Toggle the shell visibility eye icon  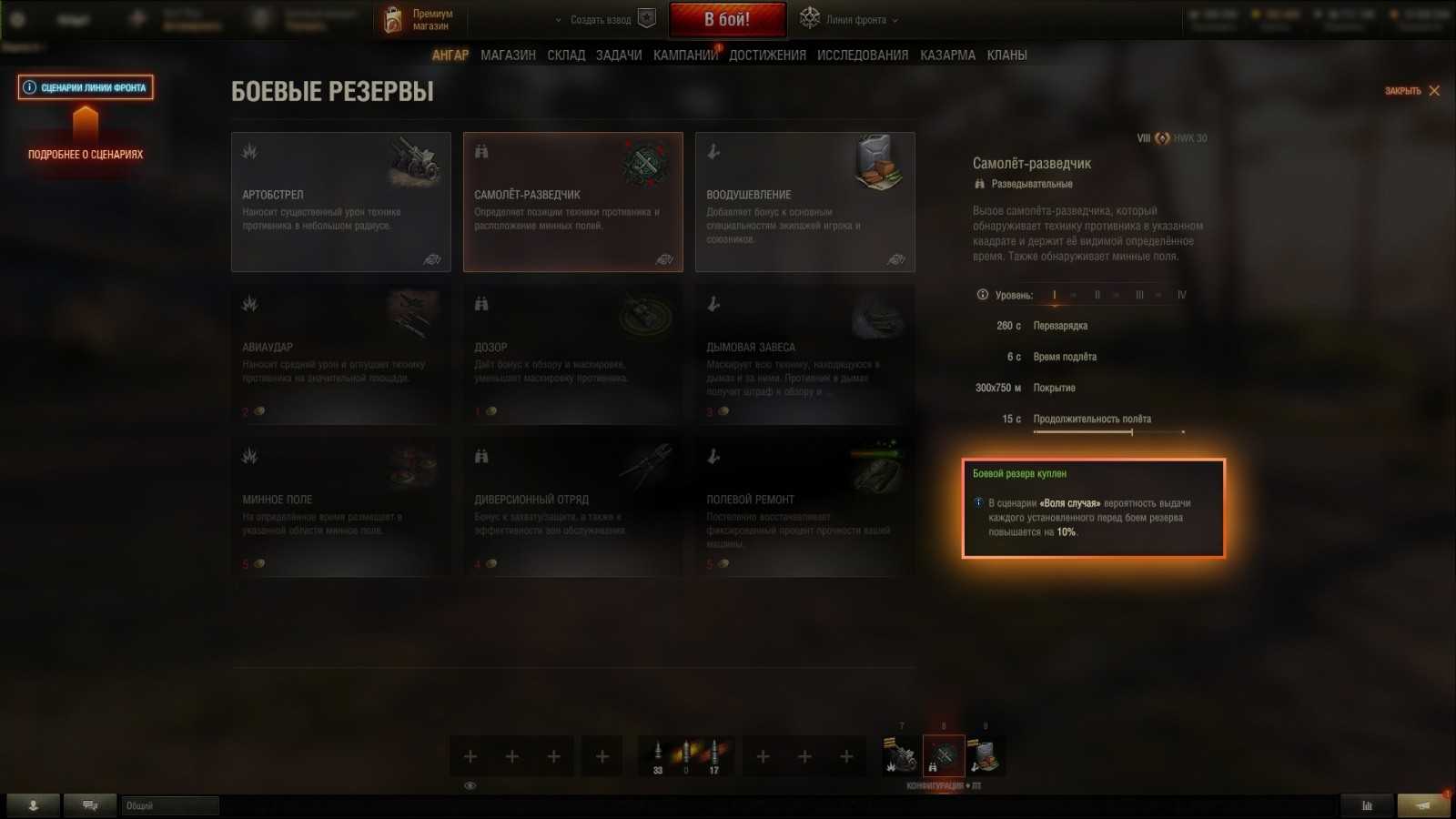[x=470, y=784]
